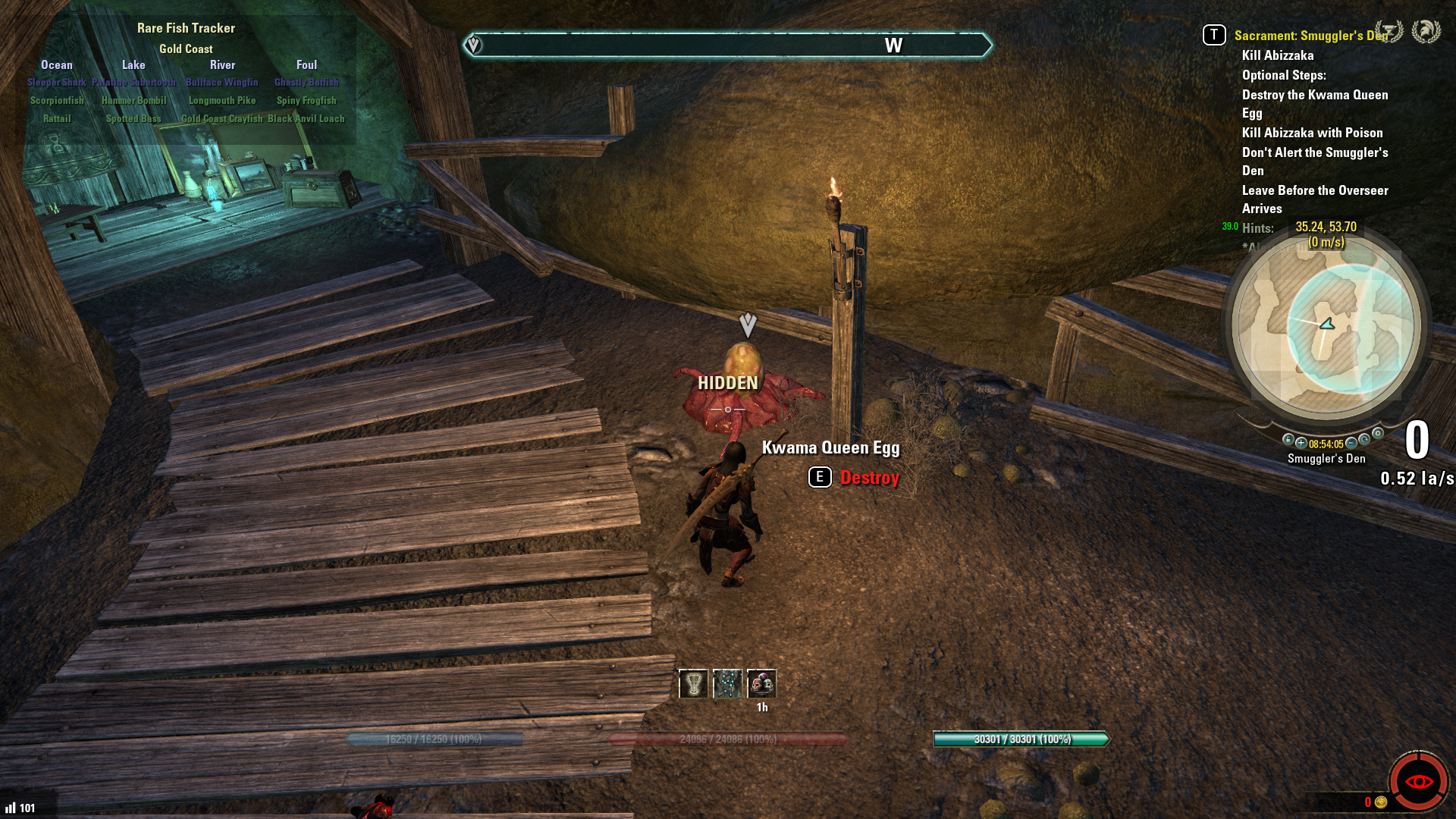The image size is (1456, 819).
Task: Open minimap settings gear button
Action: pos(1378,434)
